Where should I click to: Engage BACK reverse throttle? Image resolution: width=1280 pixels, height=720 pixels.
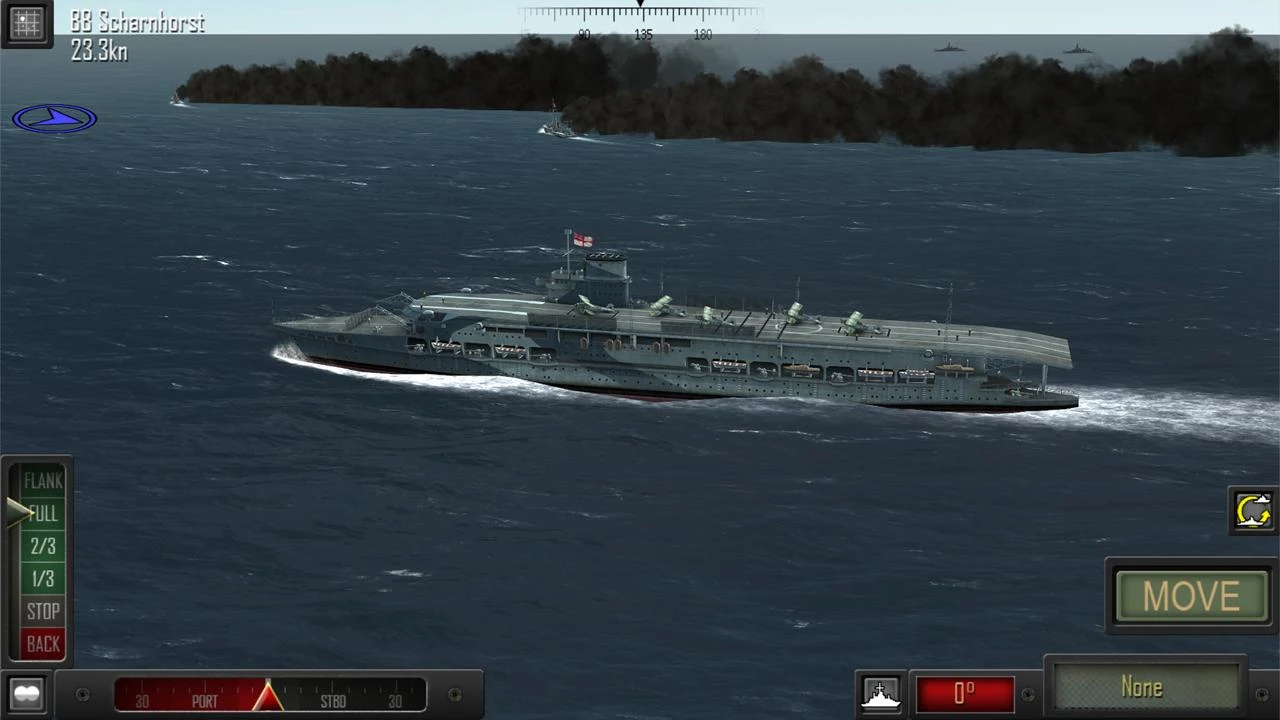(43, 644)
